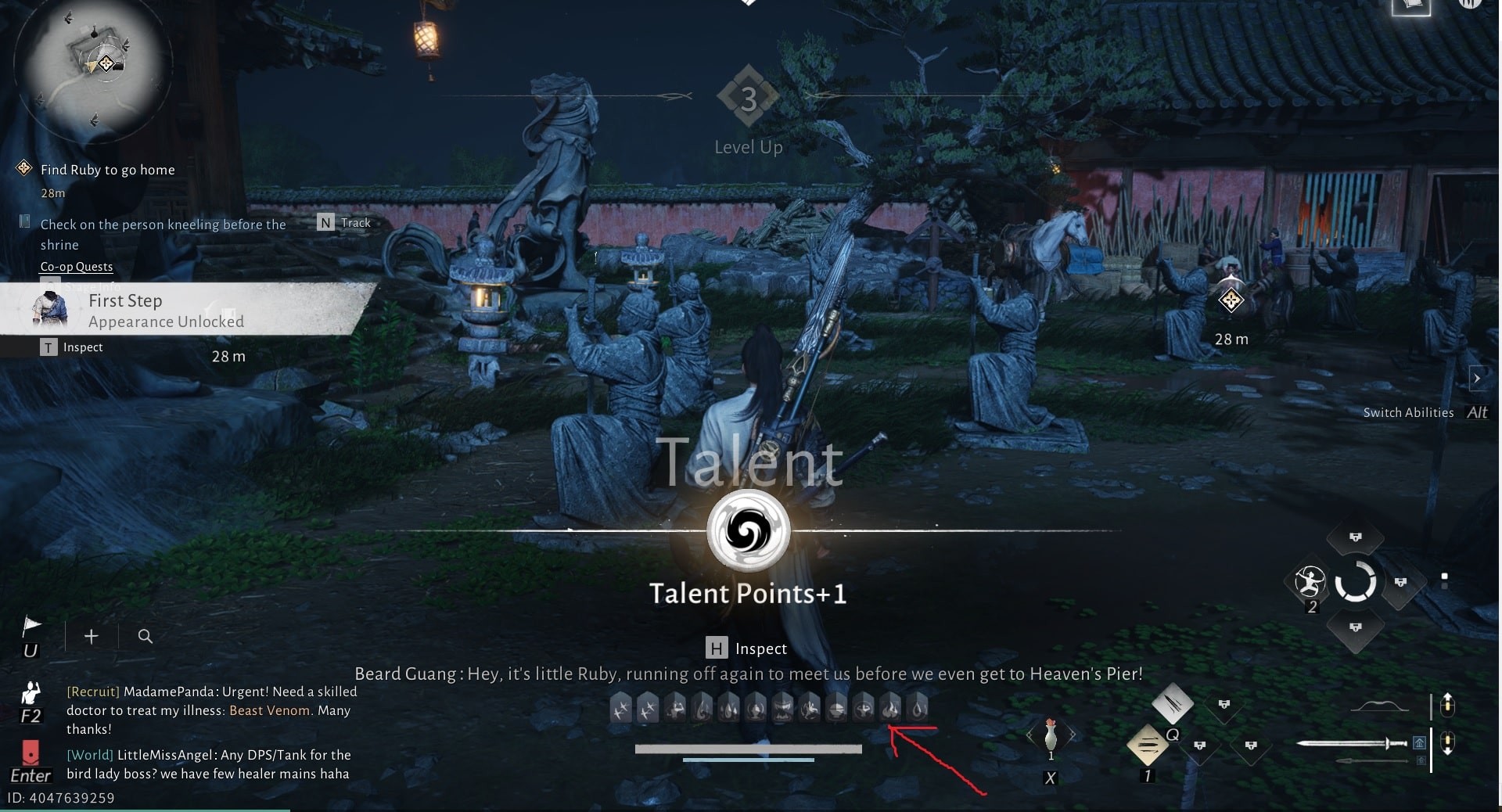The image size is (1502, 812).
Task: Open the Talent Points swirl icon
Action: (748, 532)
